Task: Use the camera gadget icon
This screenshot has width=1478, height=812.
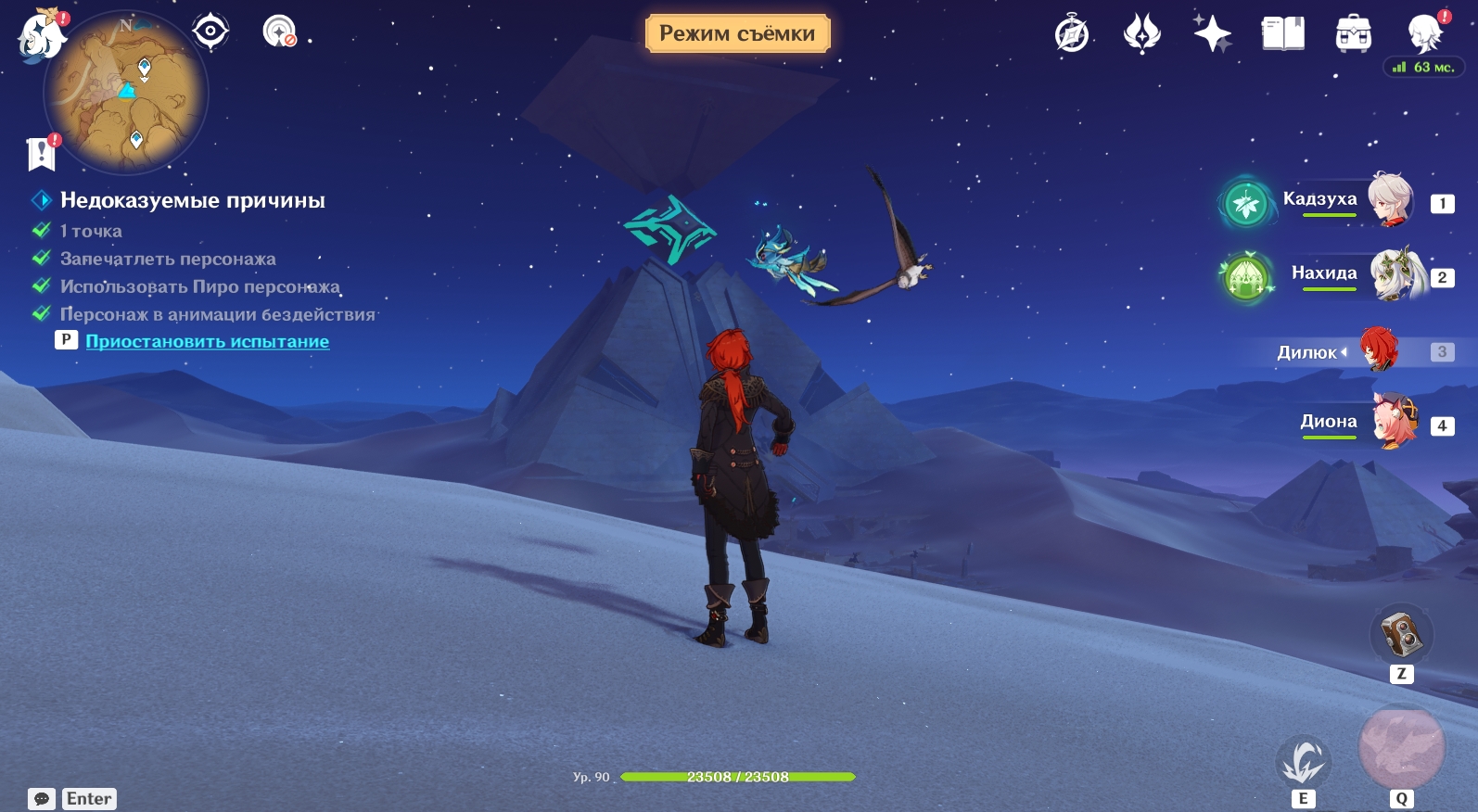Action: point(1401,634)
